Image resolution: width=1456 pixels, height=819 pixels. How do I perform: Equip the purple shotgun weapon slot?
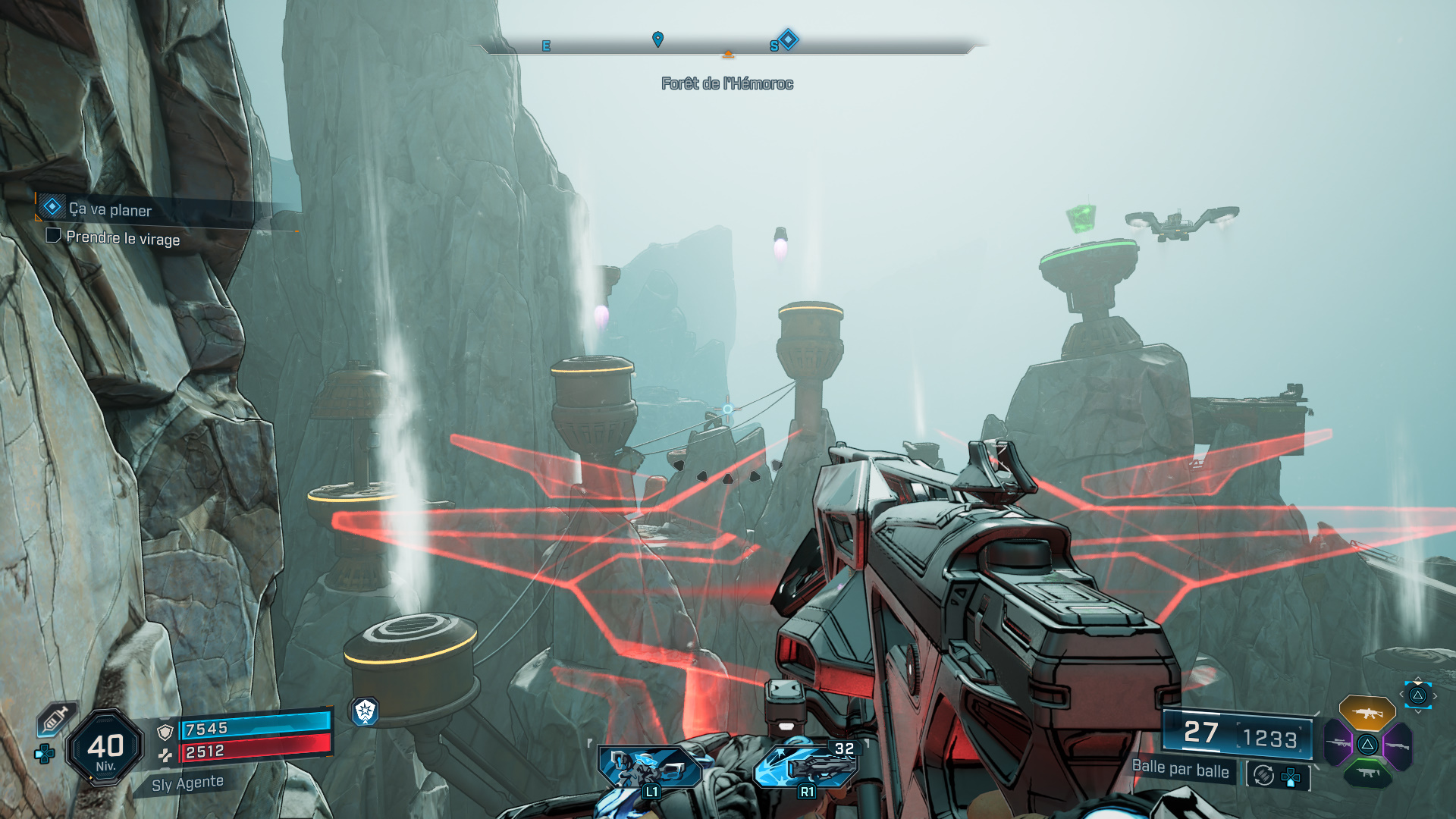[x=1398, y=745]
